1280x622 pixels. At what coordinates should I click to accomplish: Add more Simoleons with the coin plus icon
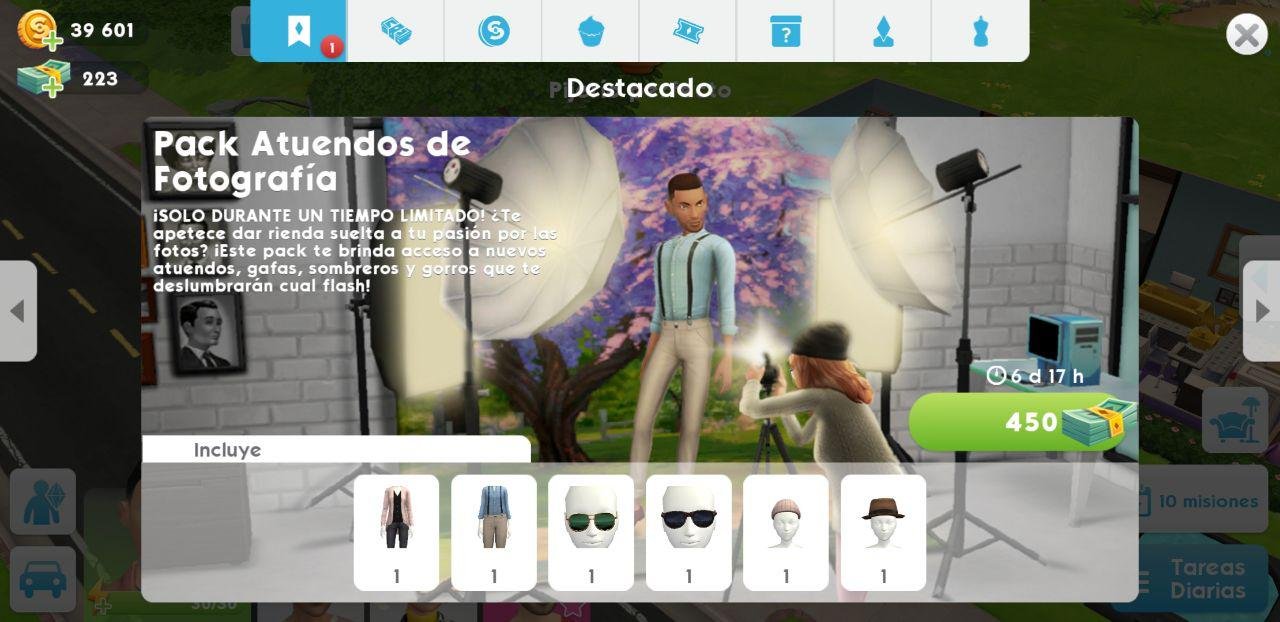click(x=40, y=30)
